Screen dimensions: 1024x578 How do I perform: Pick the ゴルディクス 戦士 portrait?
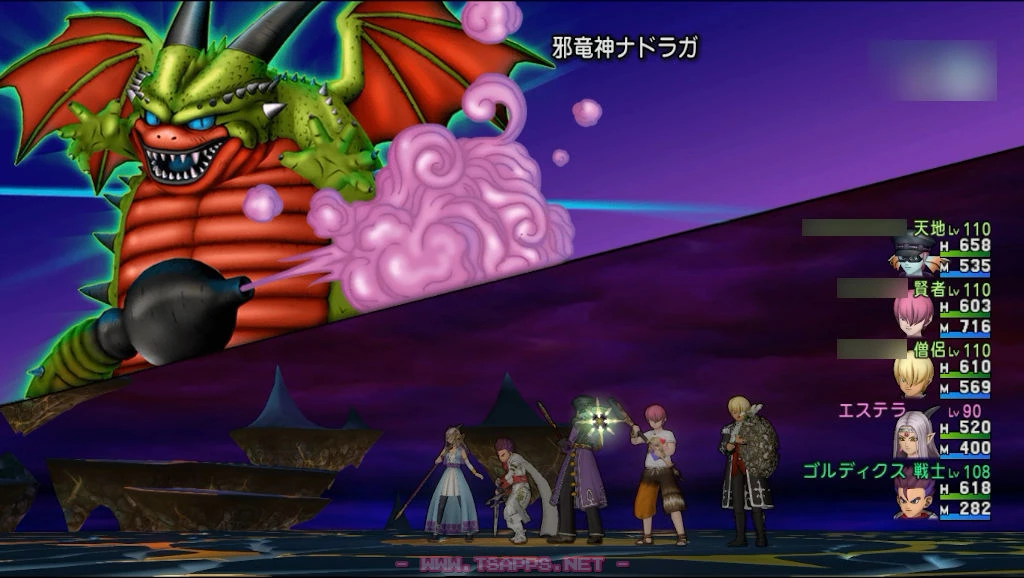click(x=913, y=497)
